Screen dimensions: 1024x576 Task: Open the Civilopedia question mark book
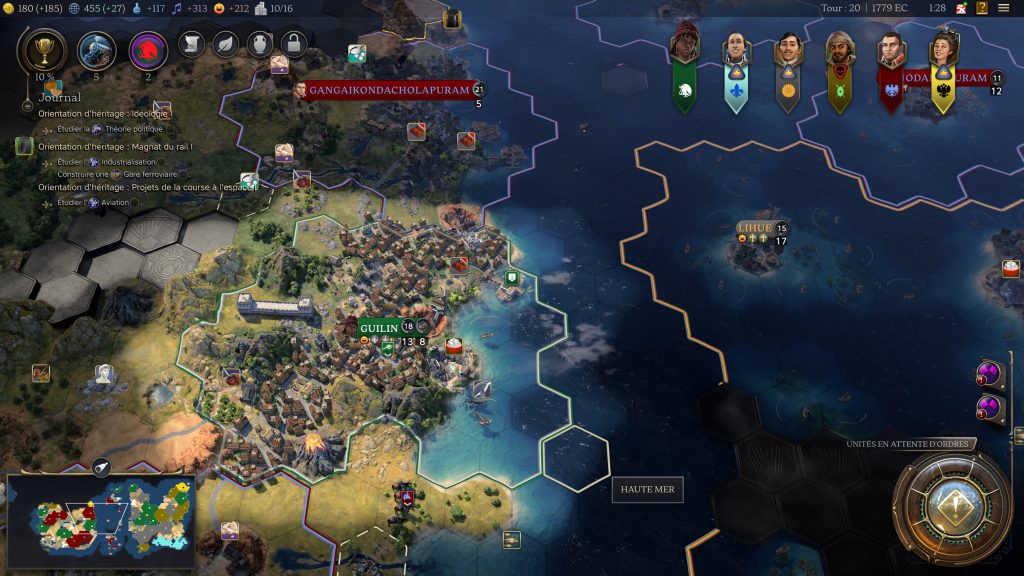(x=982, y=8)
